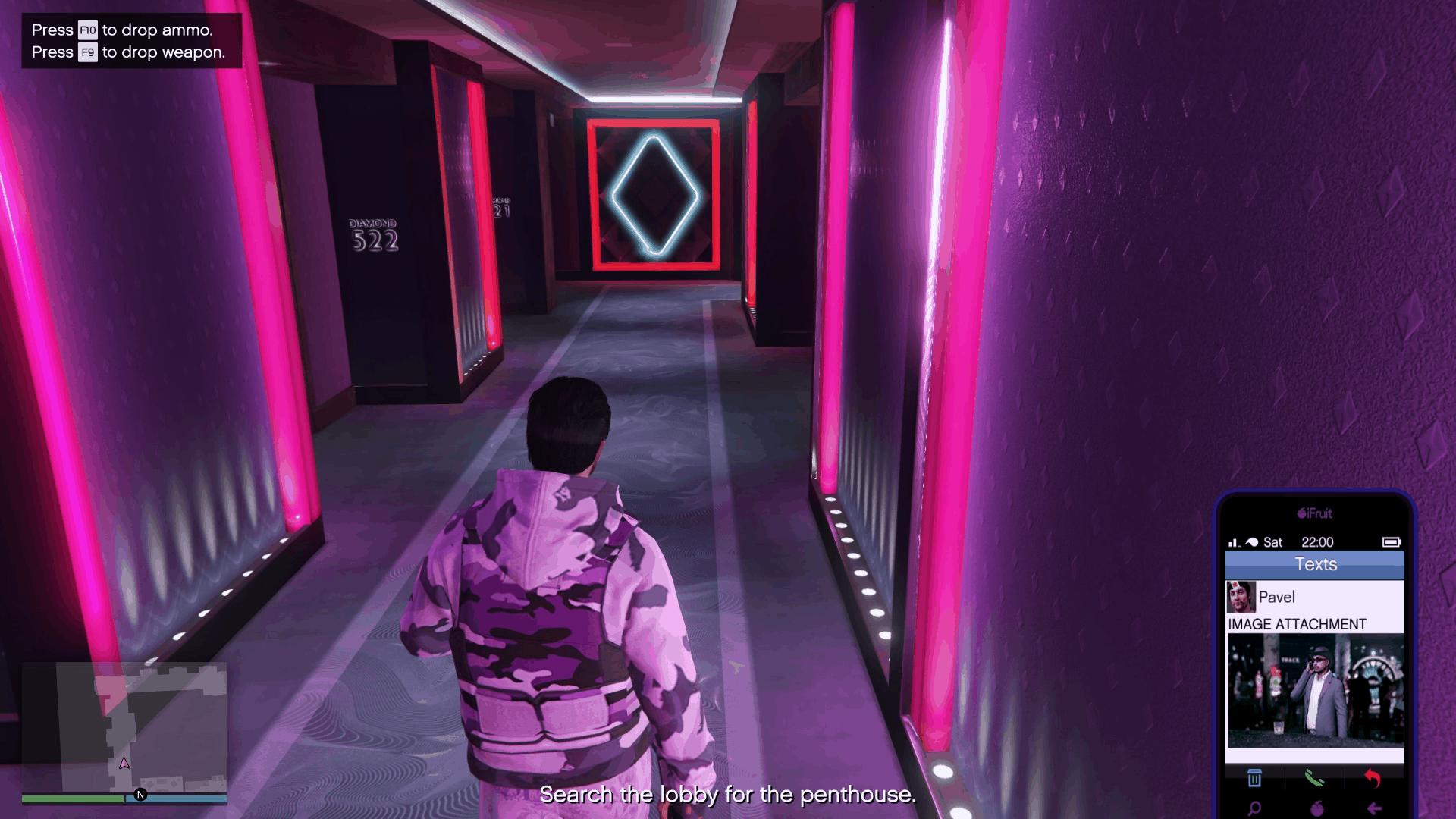Tap the purple left arrow on the phone

point(1373,808)
